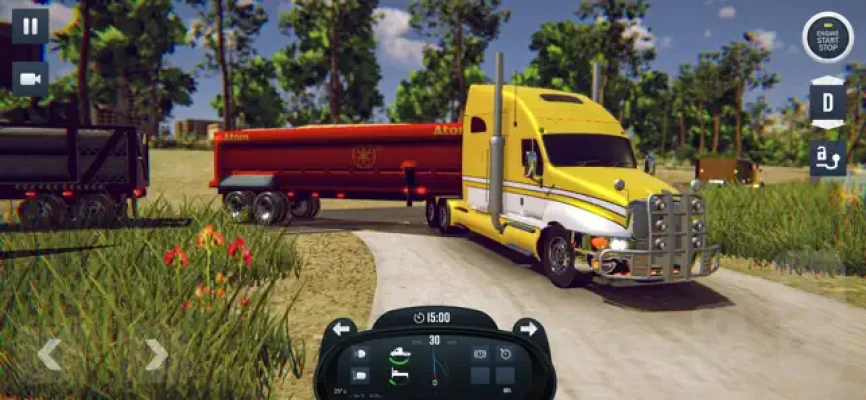Turn on the right turn signal arrow
Image resolution: width=866 pixels, height=400 pixels.
tap(528, 329)
